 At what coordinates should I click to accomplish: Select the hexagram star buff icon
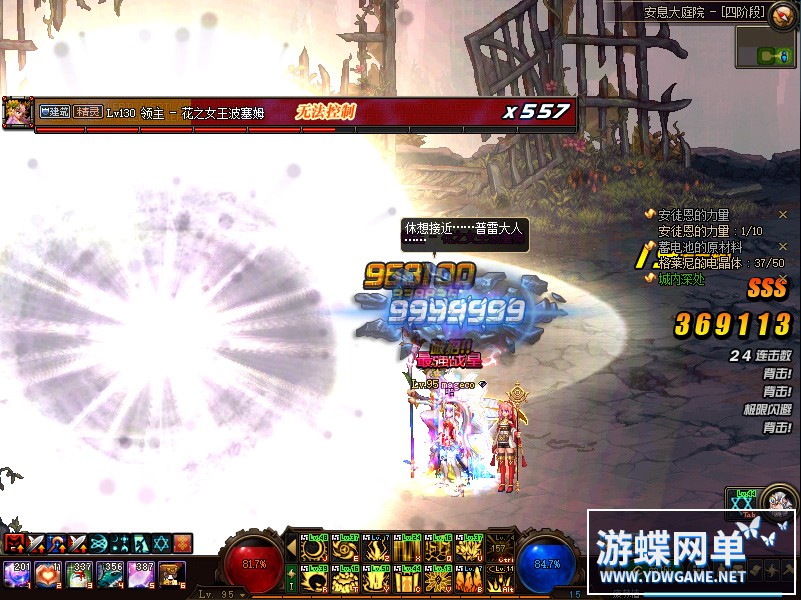161,543
